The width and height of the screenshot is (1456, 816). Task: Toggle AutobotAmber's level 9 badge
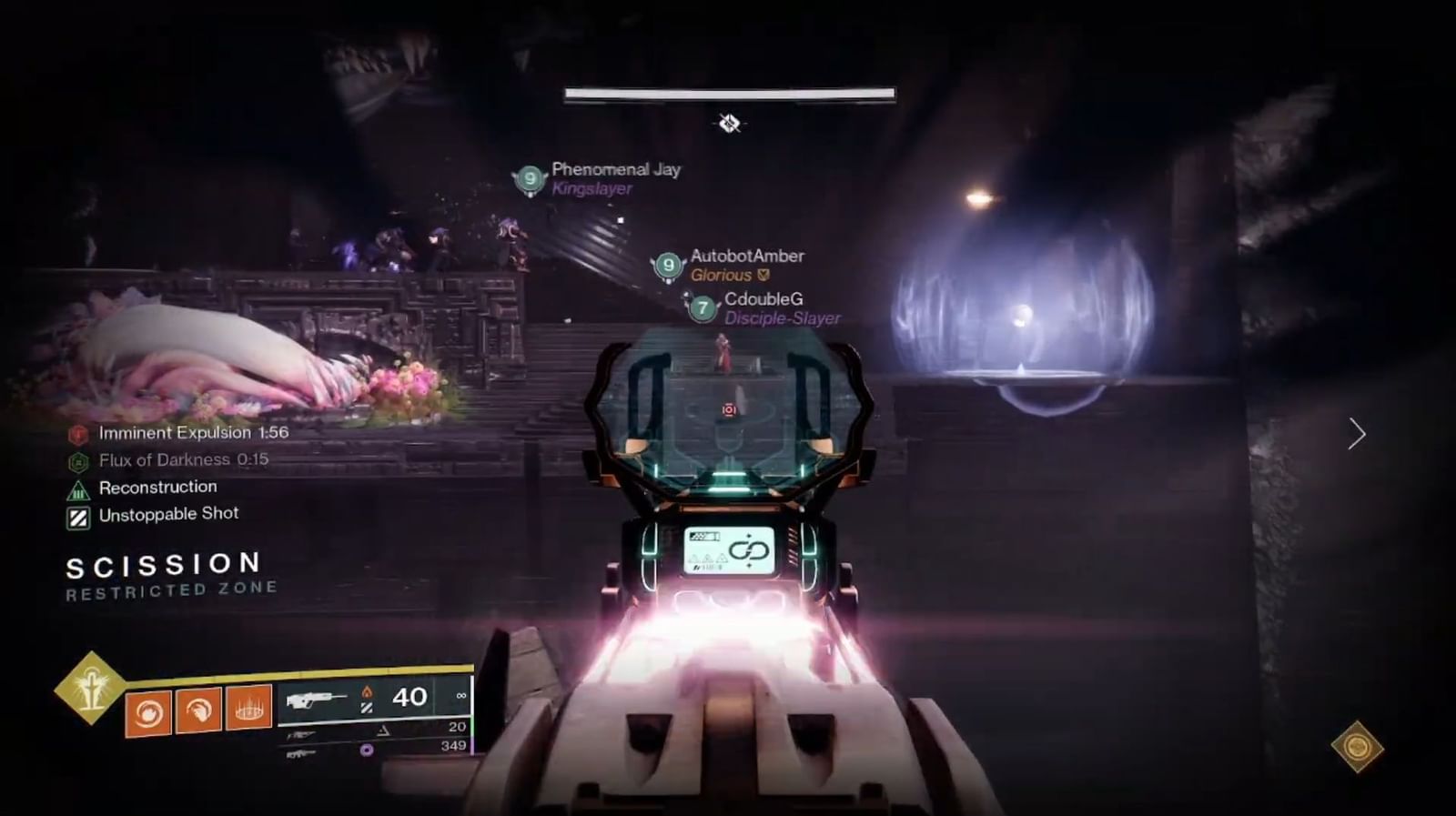click(668, 267)
